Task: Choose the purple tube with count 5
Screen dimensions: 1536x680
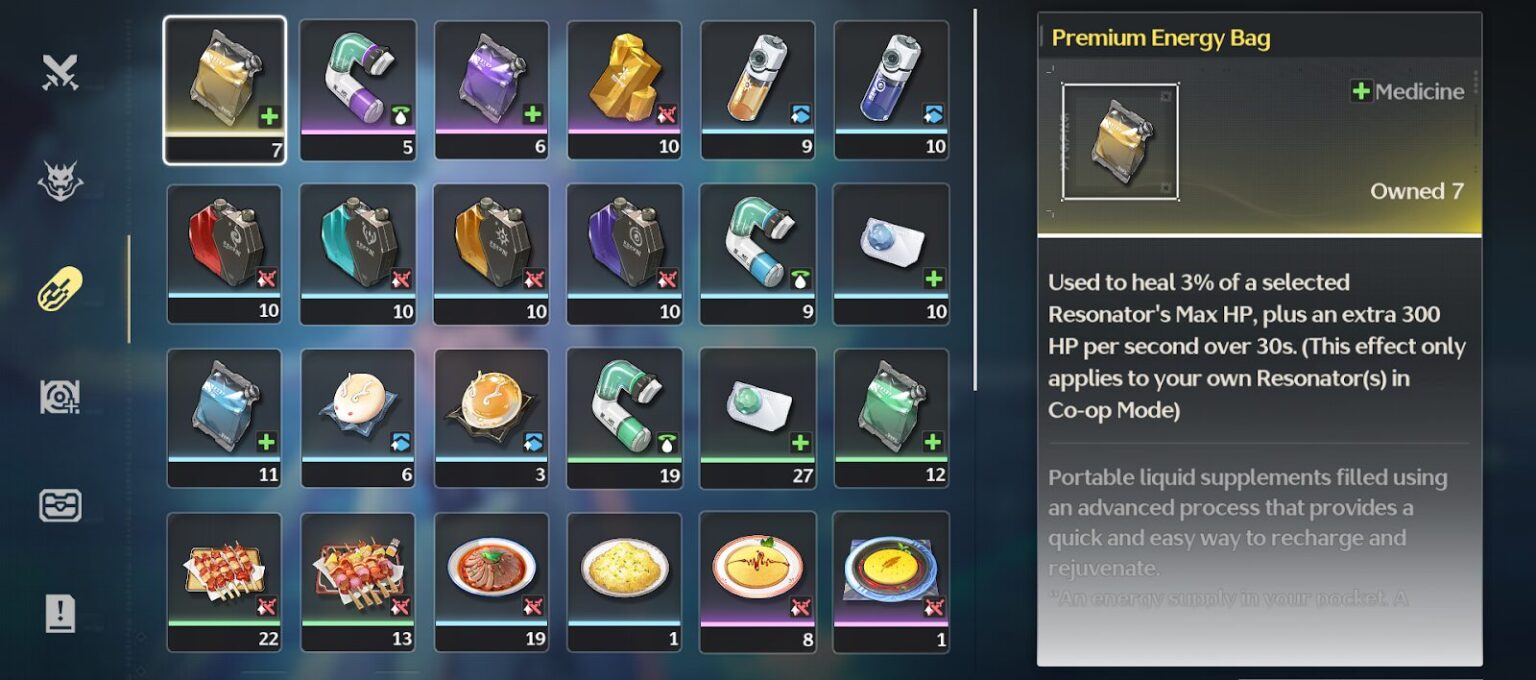Action: [x=358, y=88]
